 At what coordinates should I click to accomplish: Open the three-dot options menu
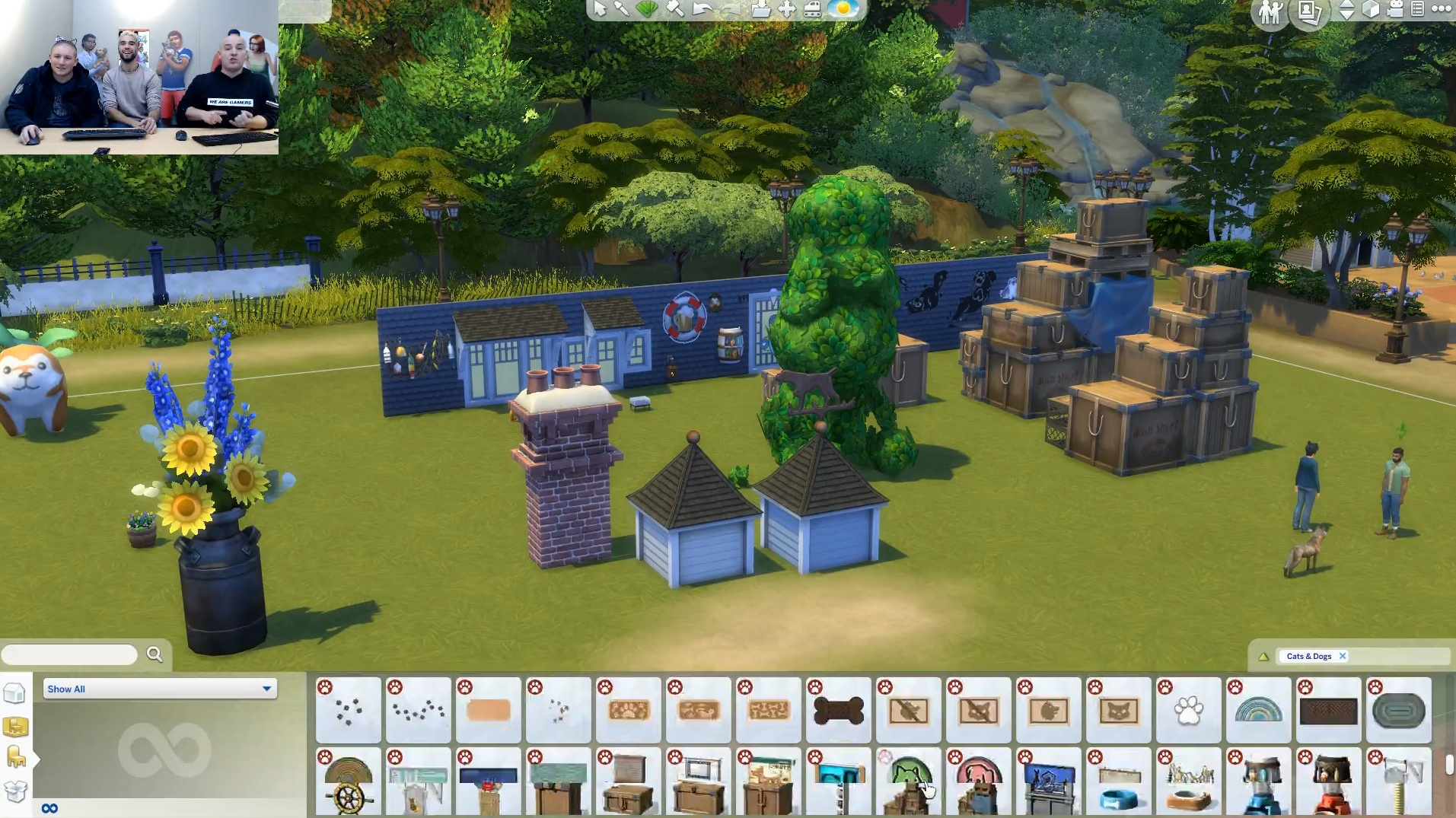pyautogui.click(x=1441, y=9)
